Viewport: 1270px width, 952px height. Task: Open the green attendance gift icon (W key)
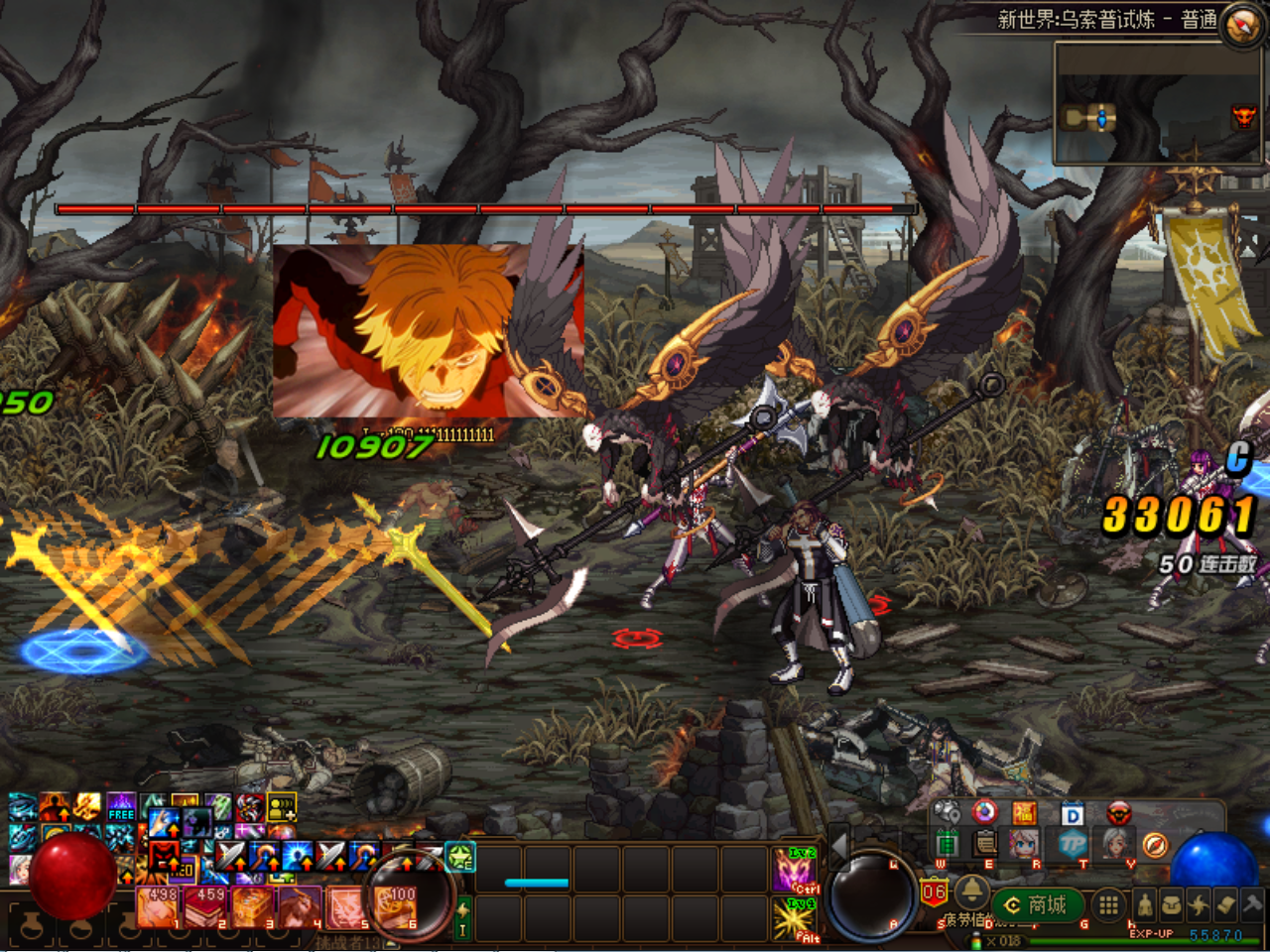coord(948,843)
